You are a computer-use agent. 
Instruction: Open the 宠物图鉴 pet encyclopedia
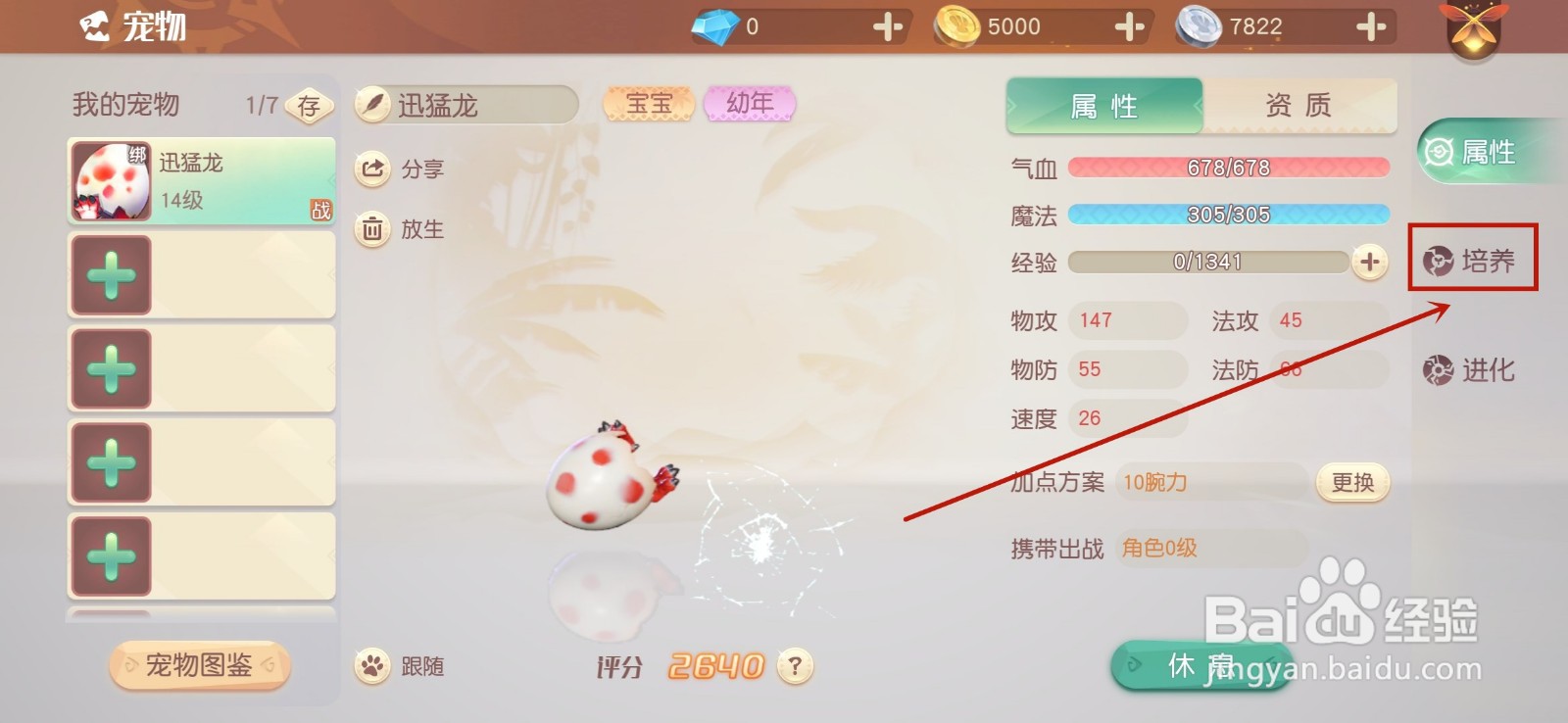tap(199, 665)
